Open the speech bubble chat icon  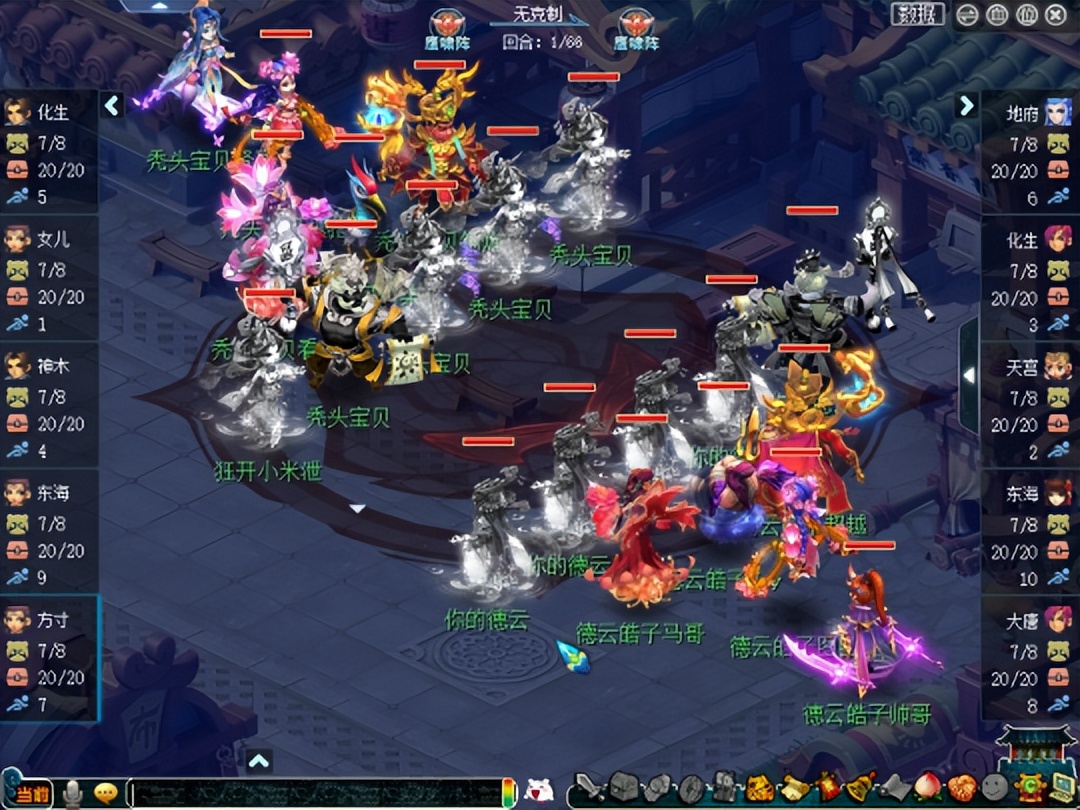(x=105, y=793)
